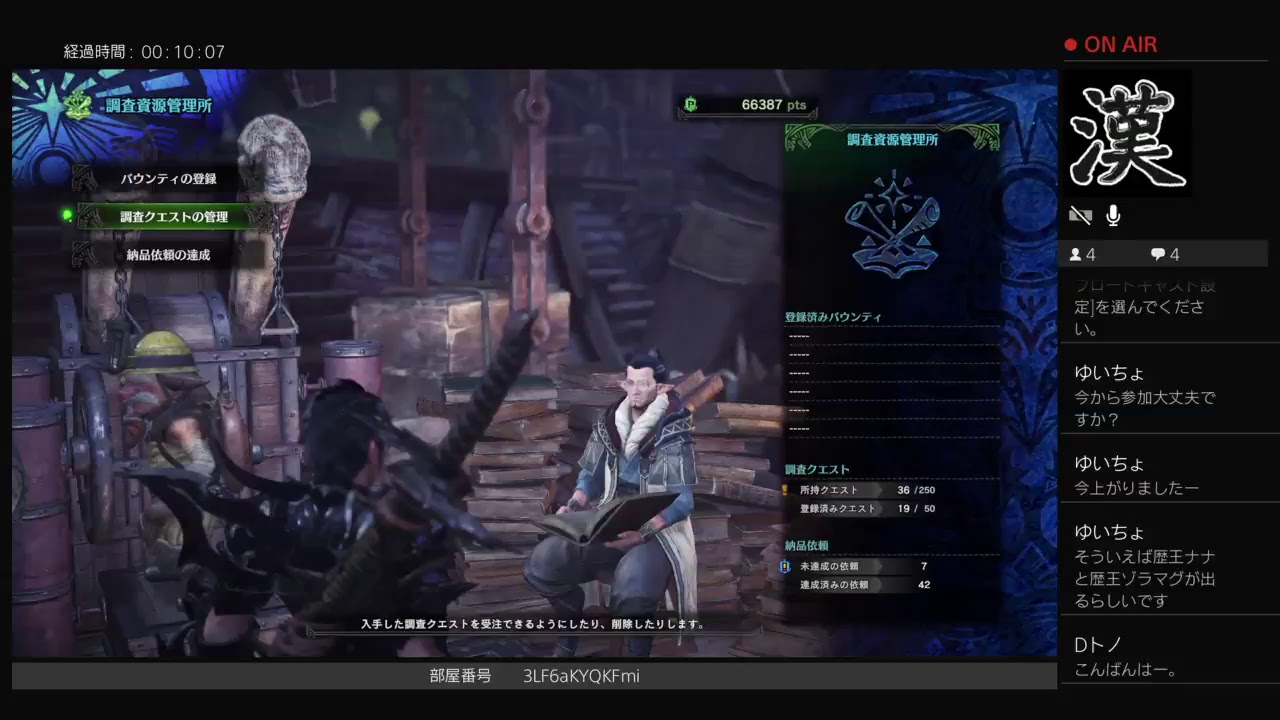Viewport: 1280px width, 720px height.
Task: Select バウンティの登録 menu entry
Action: [x=168, y=179]
